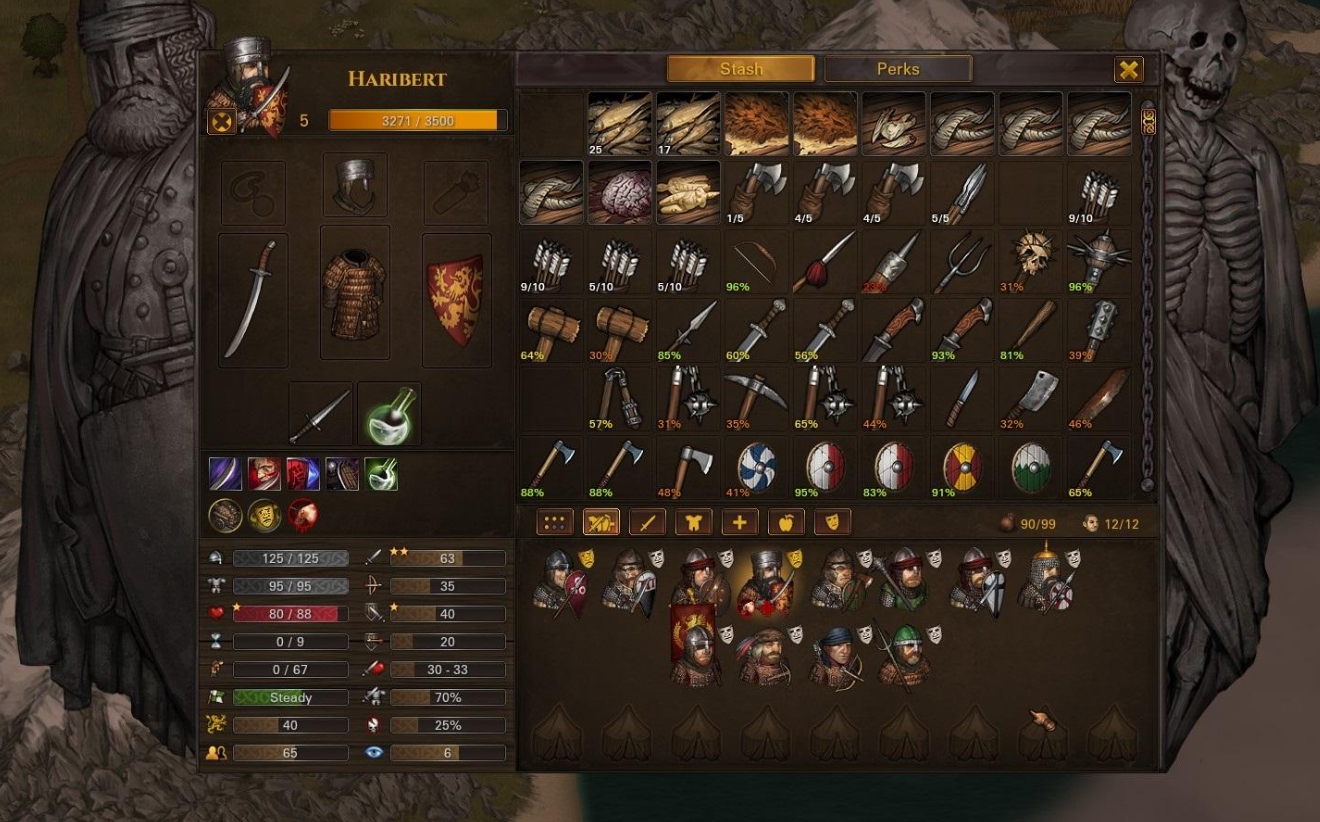Screen dimensions: 1320x822
Task: Select the green and white kite shield
Action: point(1030,467)
